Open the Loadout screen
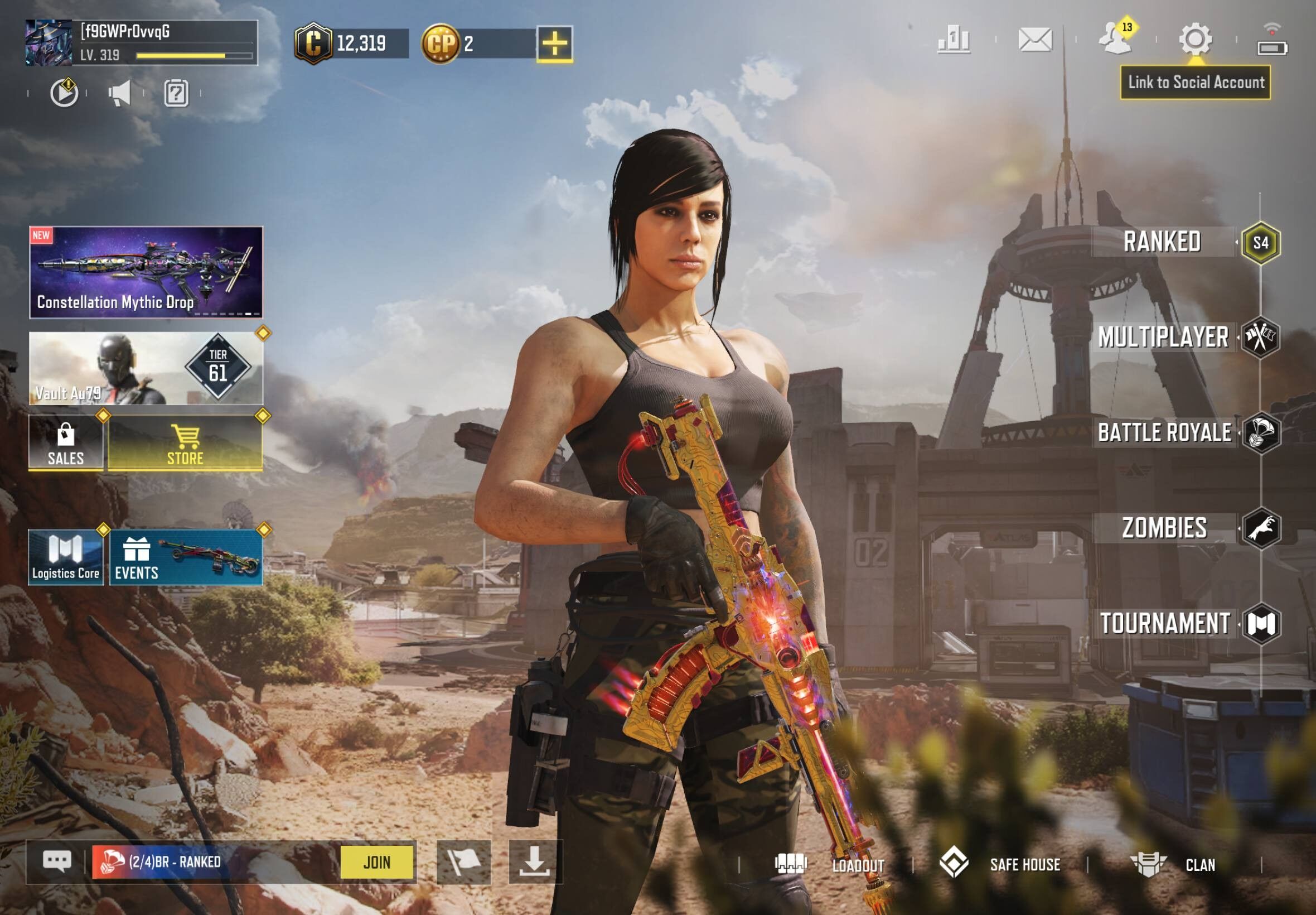 [x=830, y=865]
